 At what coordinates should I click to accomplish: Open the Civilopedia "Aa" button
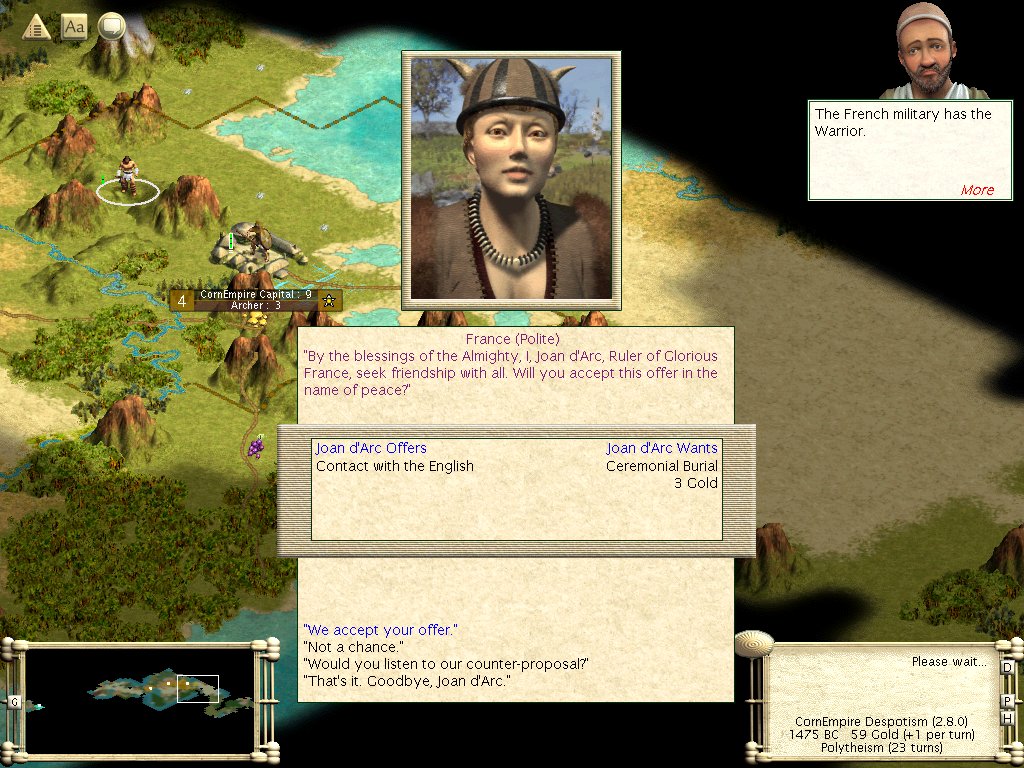click(74, 27)
